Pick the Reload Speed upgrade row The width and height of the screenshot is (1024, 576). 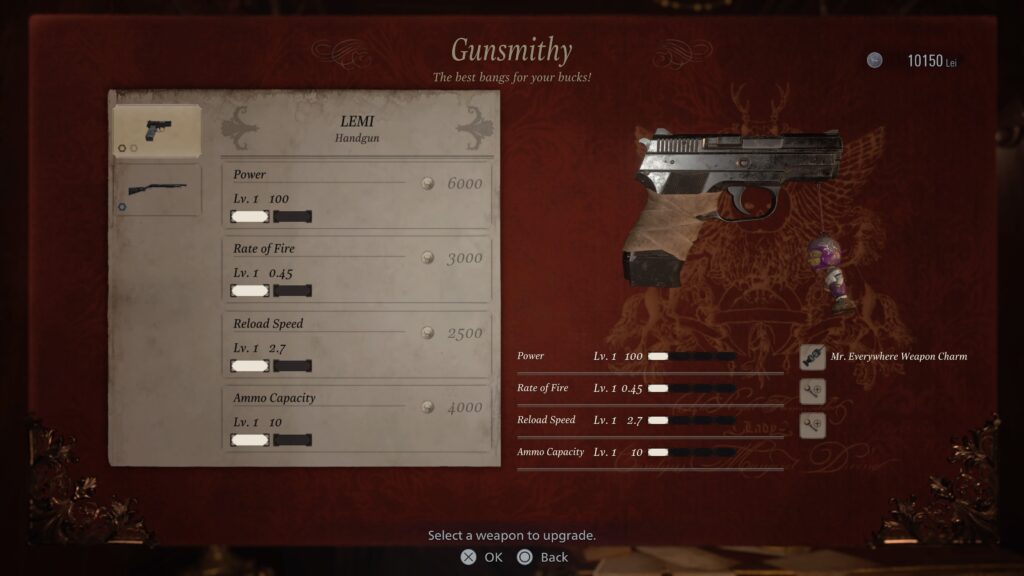click(x=357, y=343)
